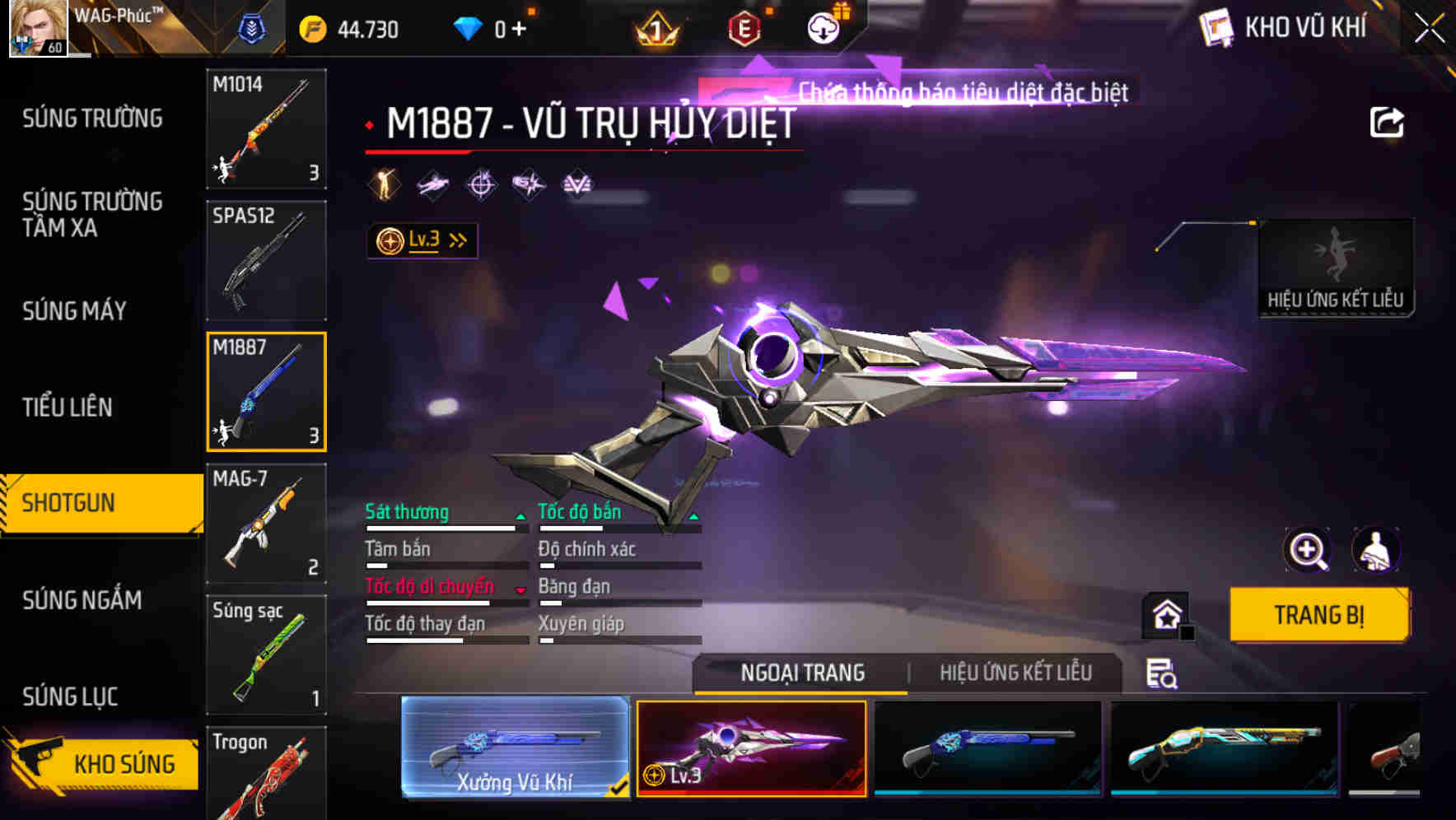
Task: Click the weapon inspect notes icon beside tabs
Action: coord(1161,673)
